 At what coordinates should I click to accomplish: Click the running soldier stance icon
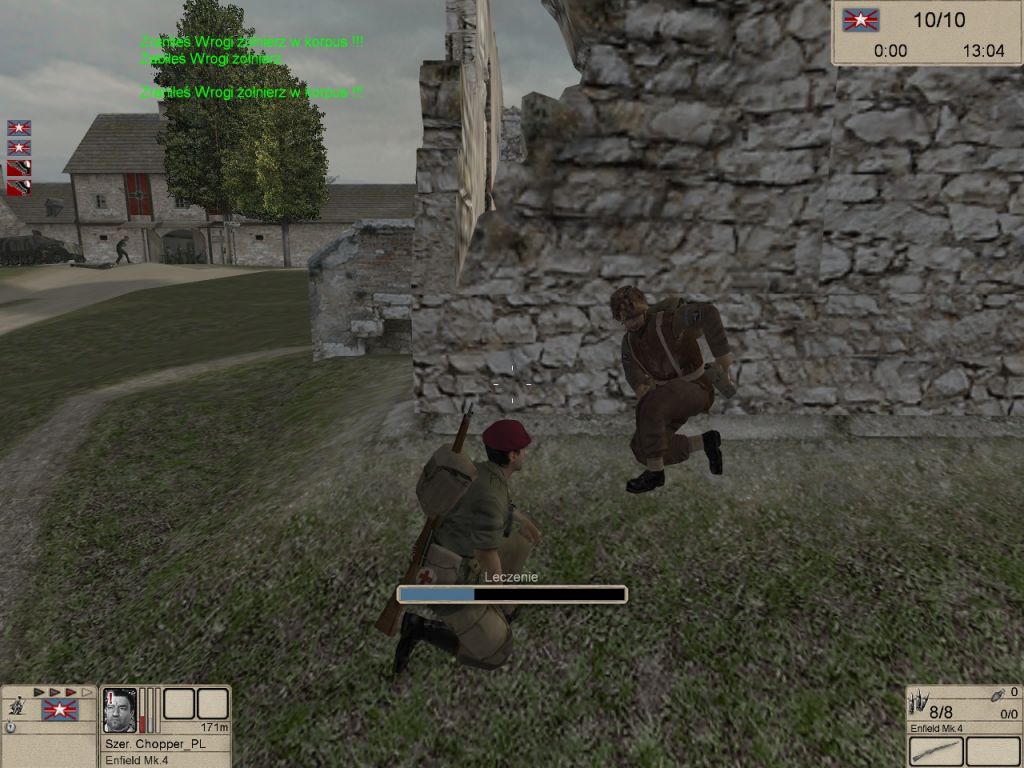(17, 706)
